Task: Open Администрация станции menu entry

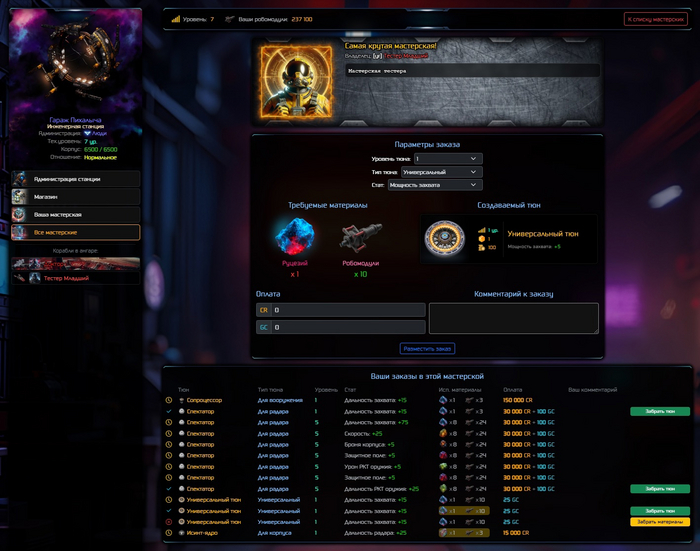Action: (76, 179)
